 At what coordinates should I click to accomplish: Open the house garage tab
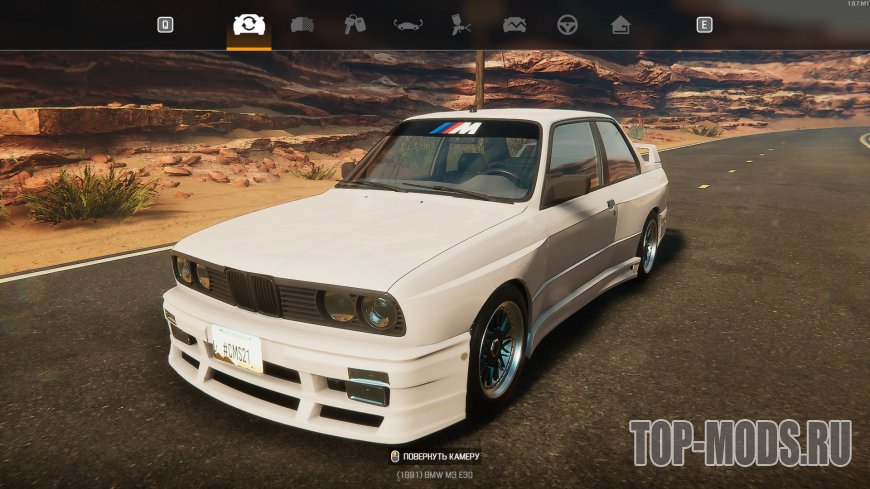click(620, 25)
